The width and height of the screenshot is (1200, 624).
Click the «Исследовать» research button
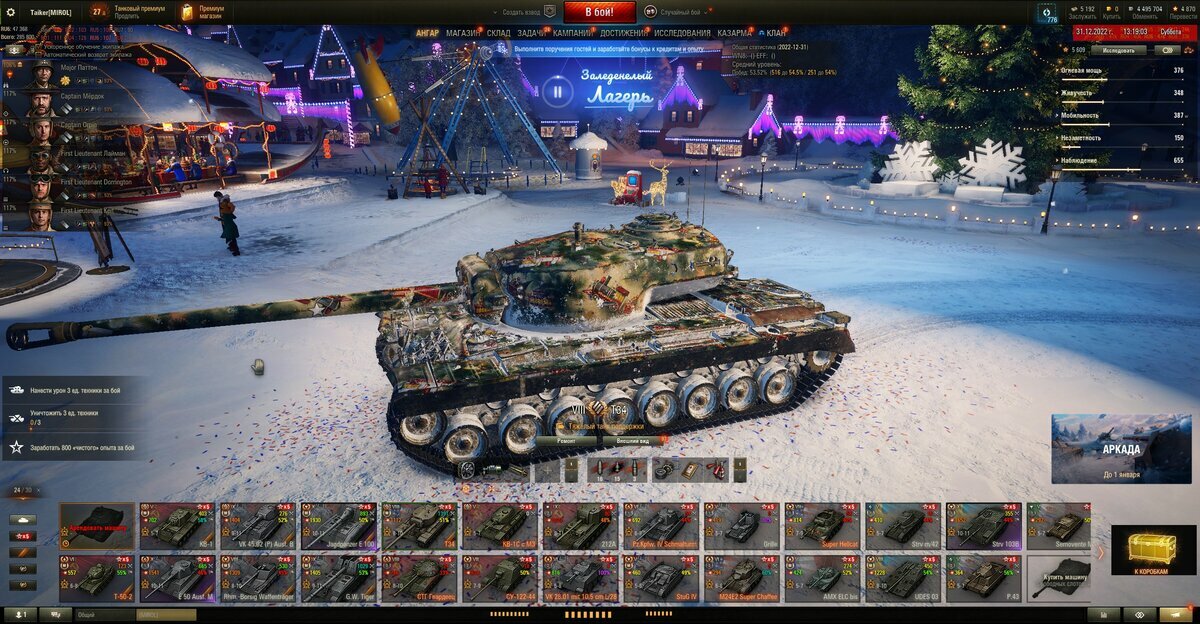point(1119,49)
